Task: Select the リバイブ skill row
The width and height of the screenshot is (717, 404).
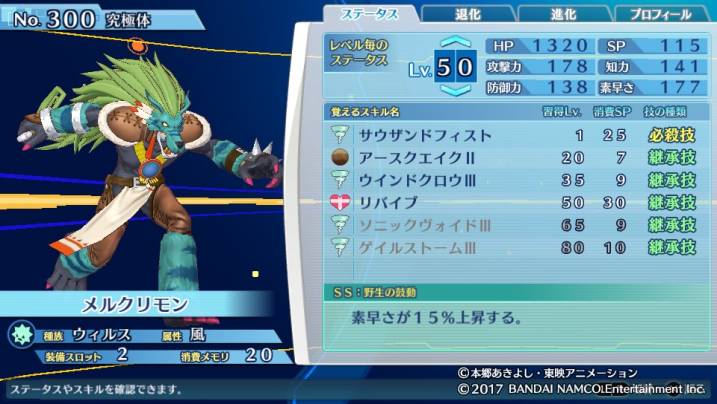Action: (x=512, y=203)
